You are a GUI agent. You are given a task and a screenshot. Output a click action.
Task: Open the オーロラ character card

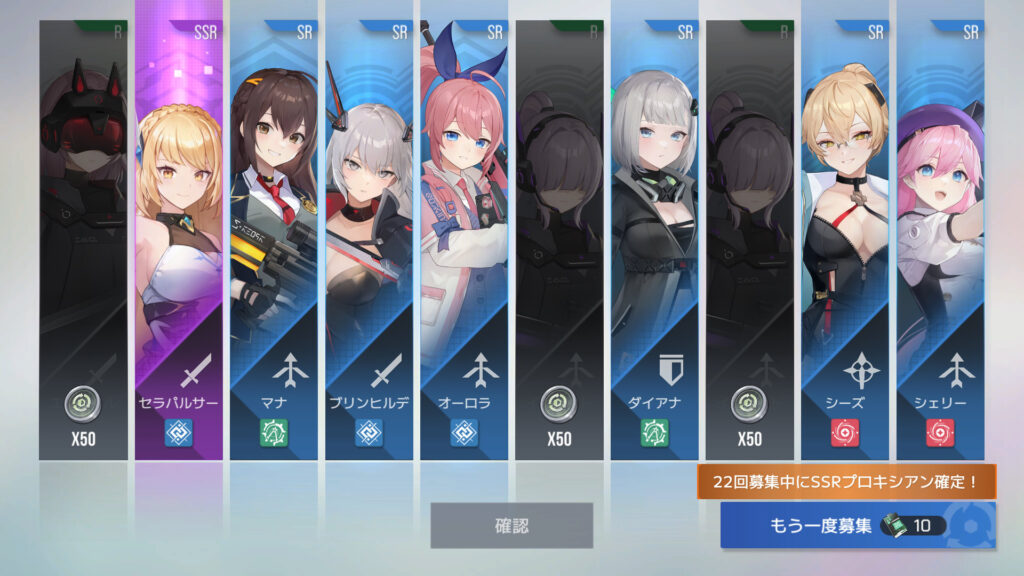(x=464, y=240)
